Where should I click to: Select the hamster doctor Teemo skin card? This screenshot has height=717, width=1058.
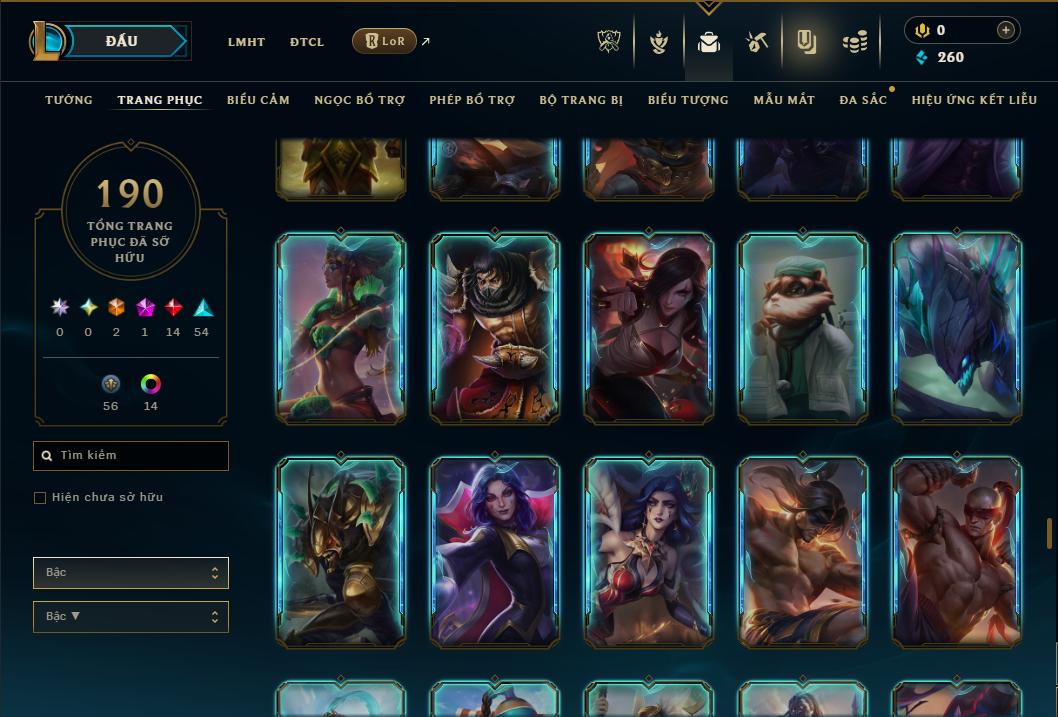click(x=803, y=327)
